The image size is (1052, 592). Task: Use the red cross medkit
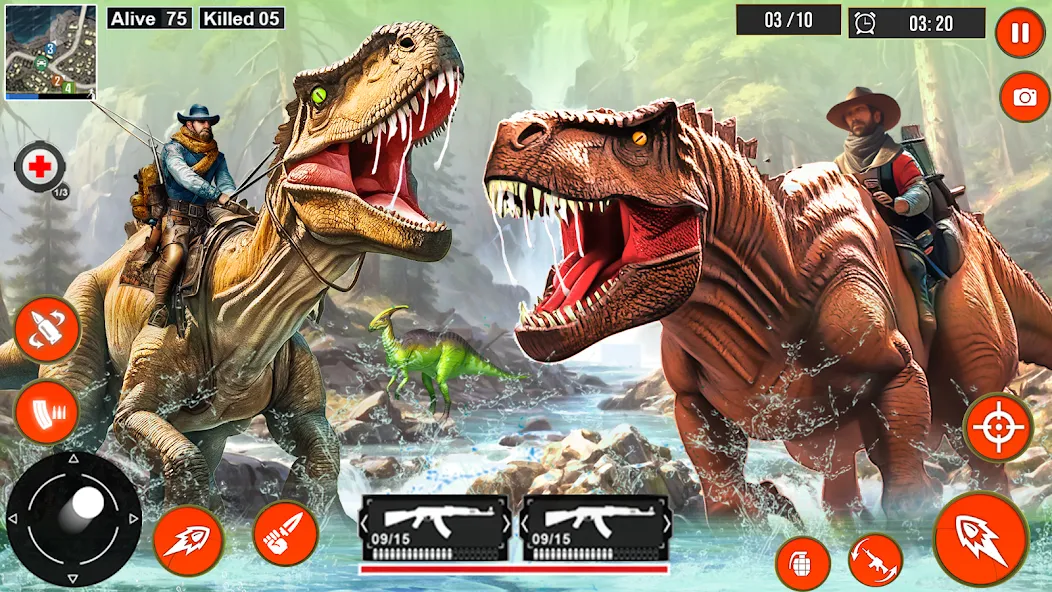coord(40,167)
